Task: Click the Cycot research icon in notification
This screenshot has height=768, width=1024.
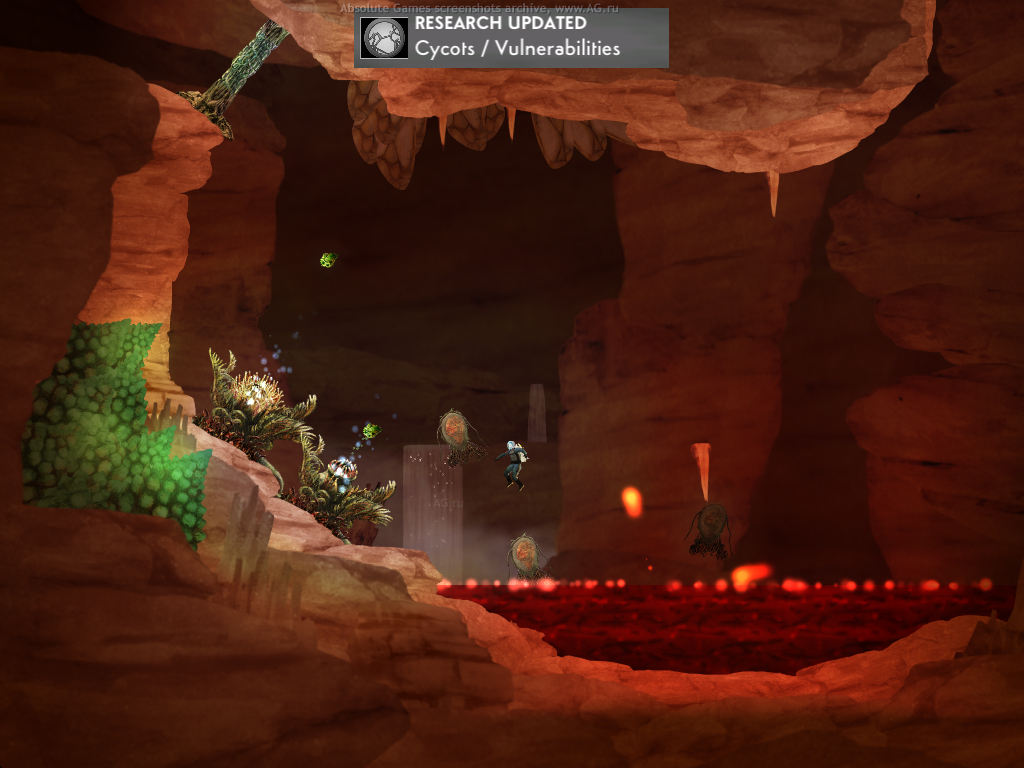Action: pyautogui.click(x=385, y=38)
